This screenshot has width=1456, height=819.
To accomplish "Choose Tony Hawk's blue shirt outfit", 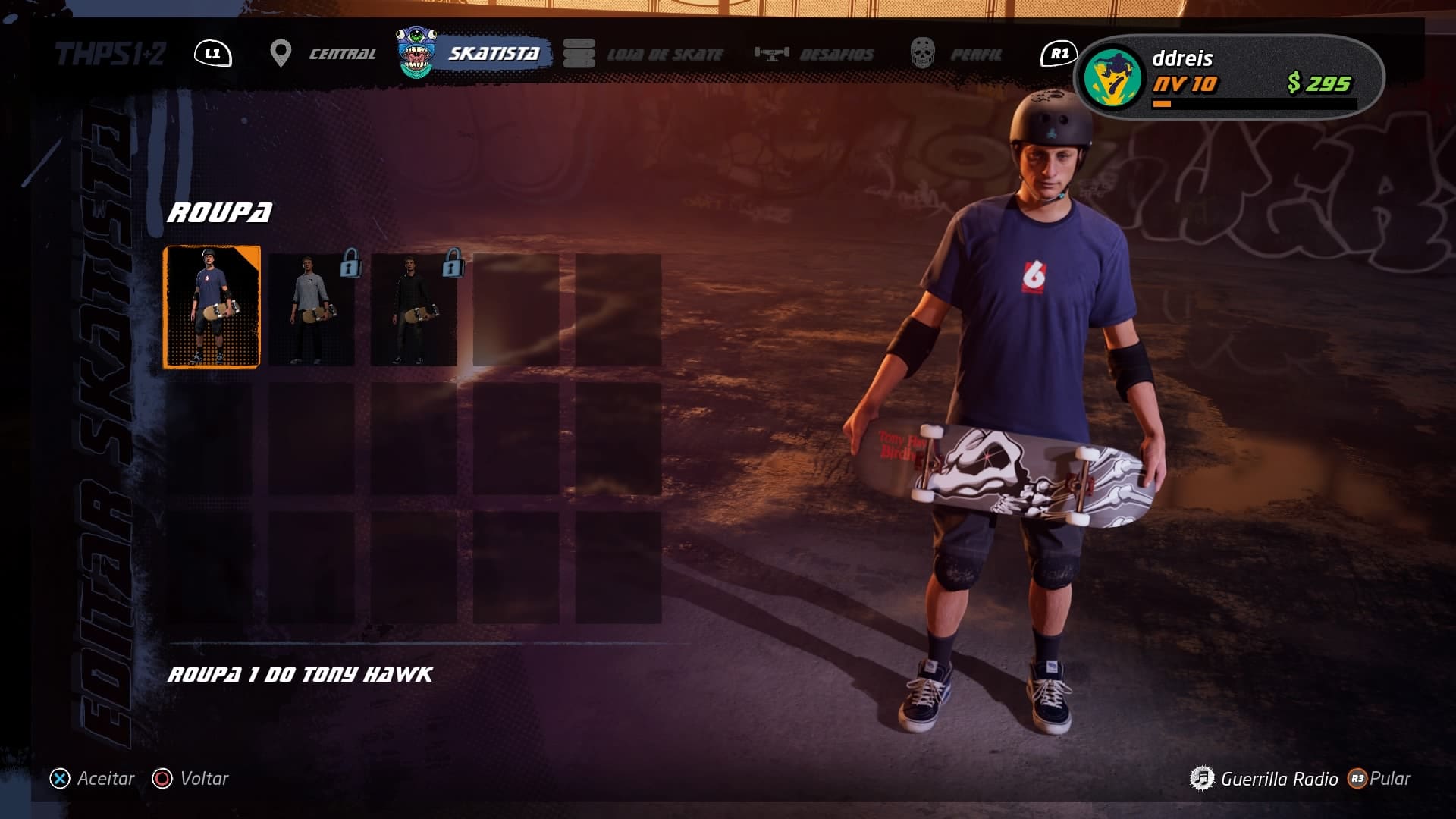I will [212, 307].
